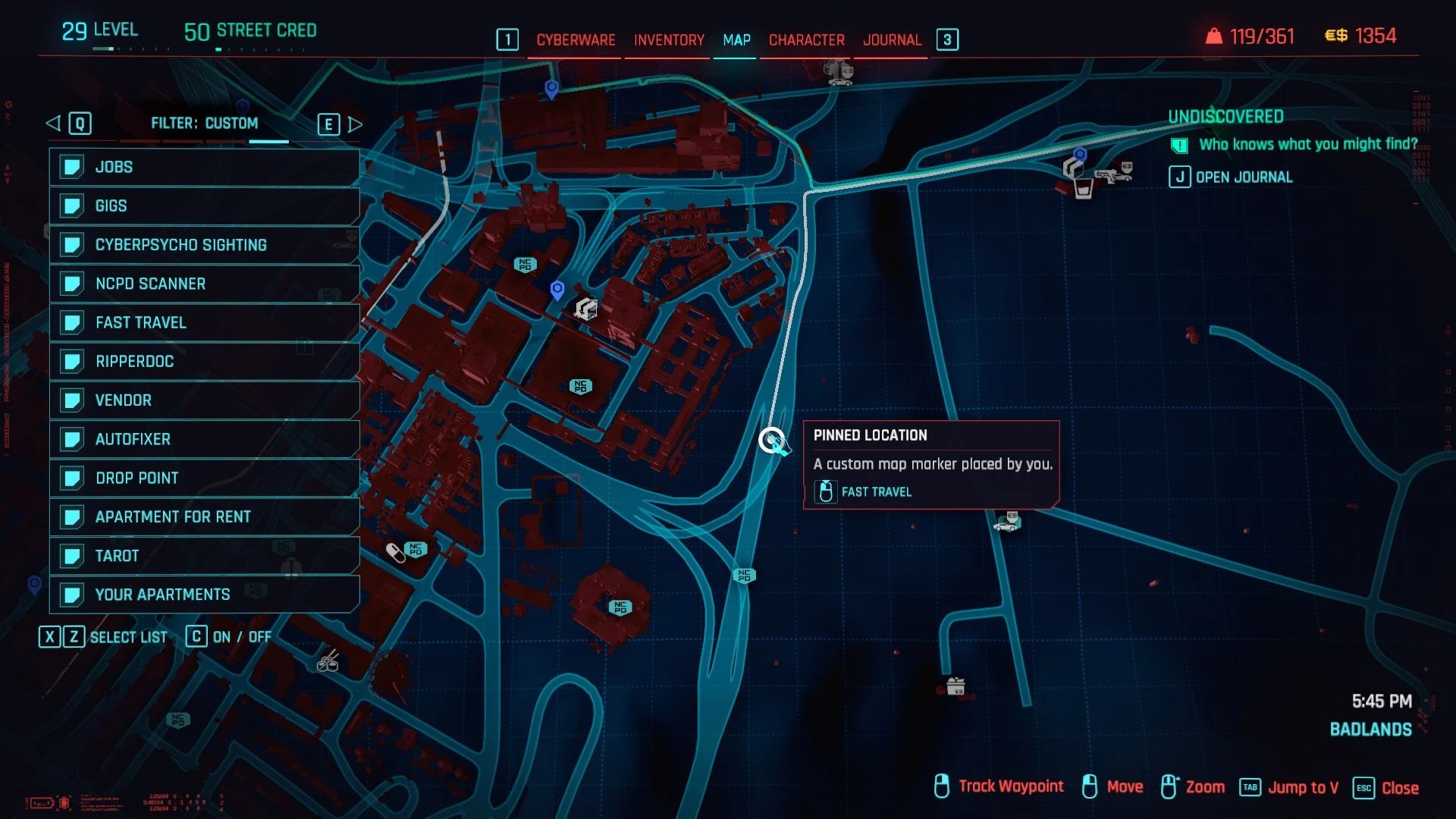The image size is (1456, 819).
Task: Toggle the Jobs map filter
Action: [x=205, y=167]
